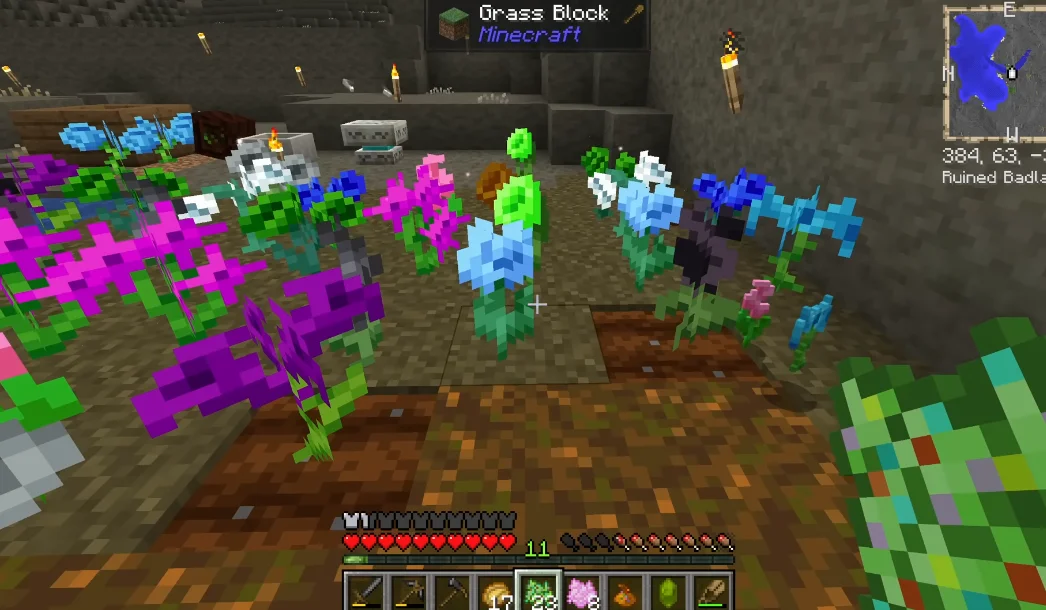
Task: Choose the baked potato stack of 17
Action: pos(494,591)
